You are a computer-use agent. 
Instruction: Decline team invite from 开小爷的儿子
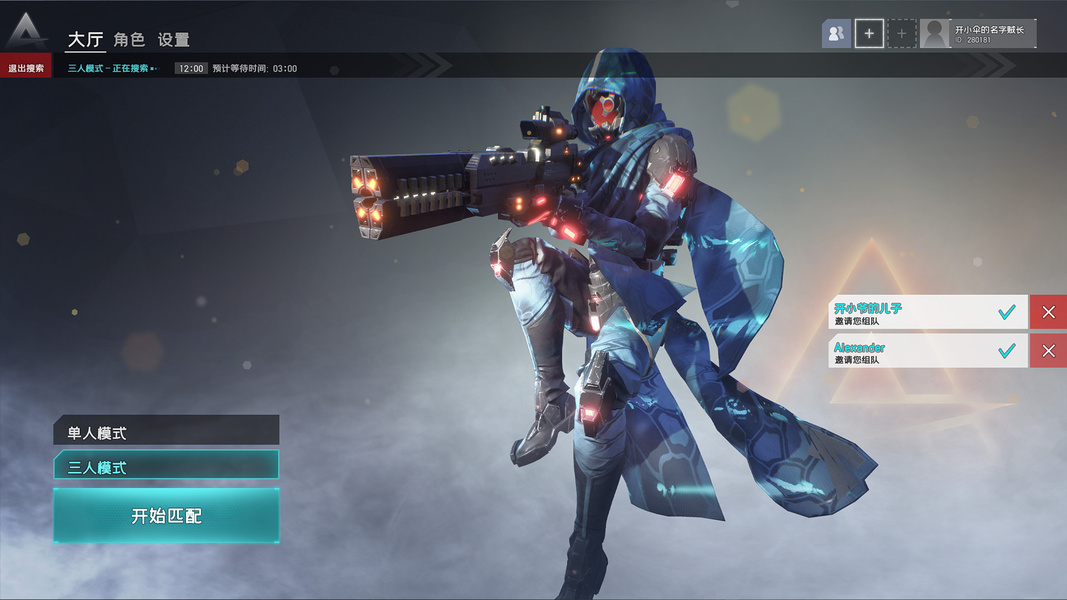pyautogui.click(x=1048, y=313)
